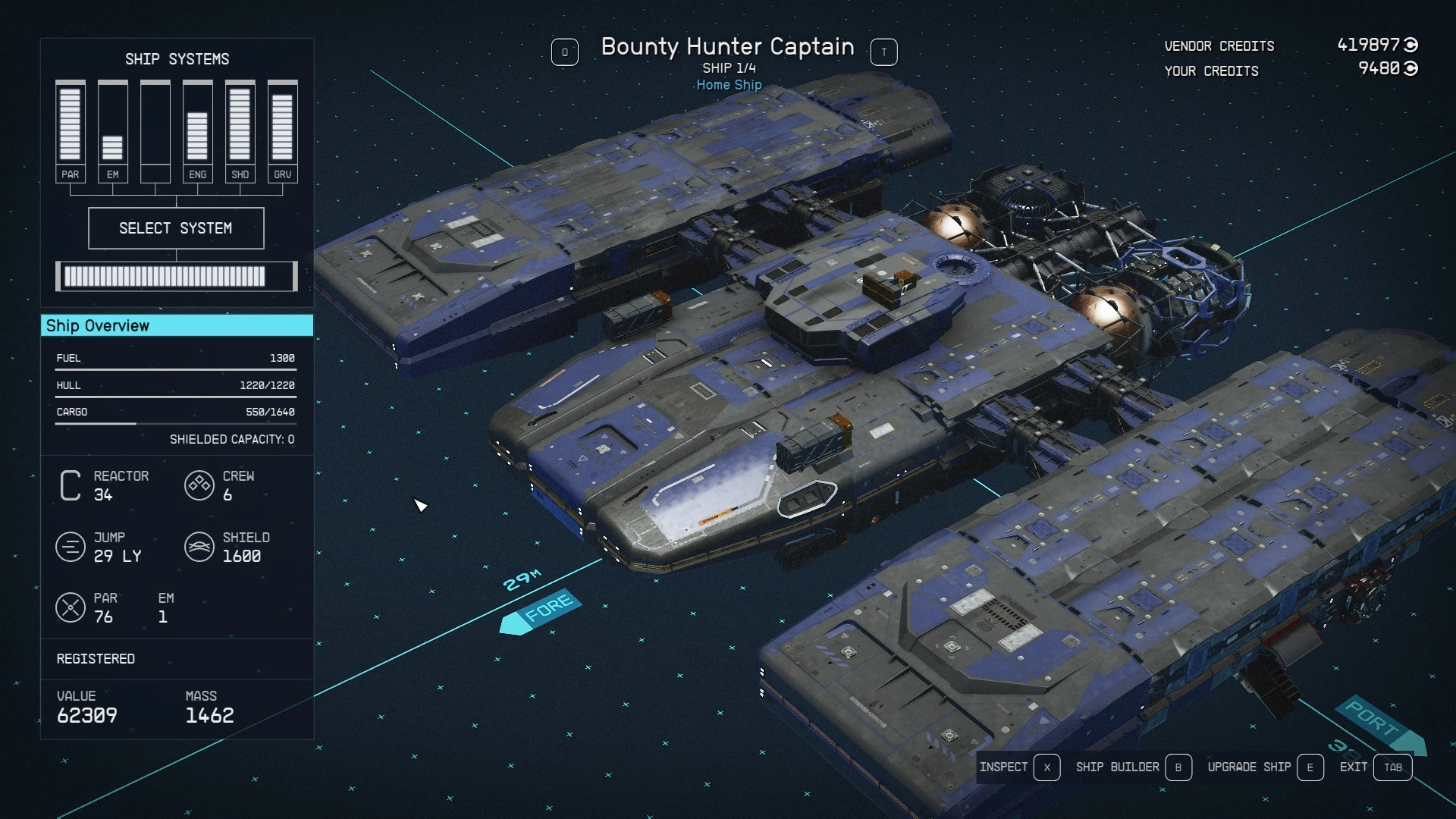Click the Home Ship label
1456x819 pixels.
[x=729, y=85]
